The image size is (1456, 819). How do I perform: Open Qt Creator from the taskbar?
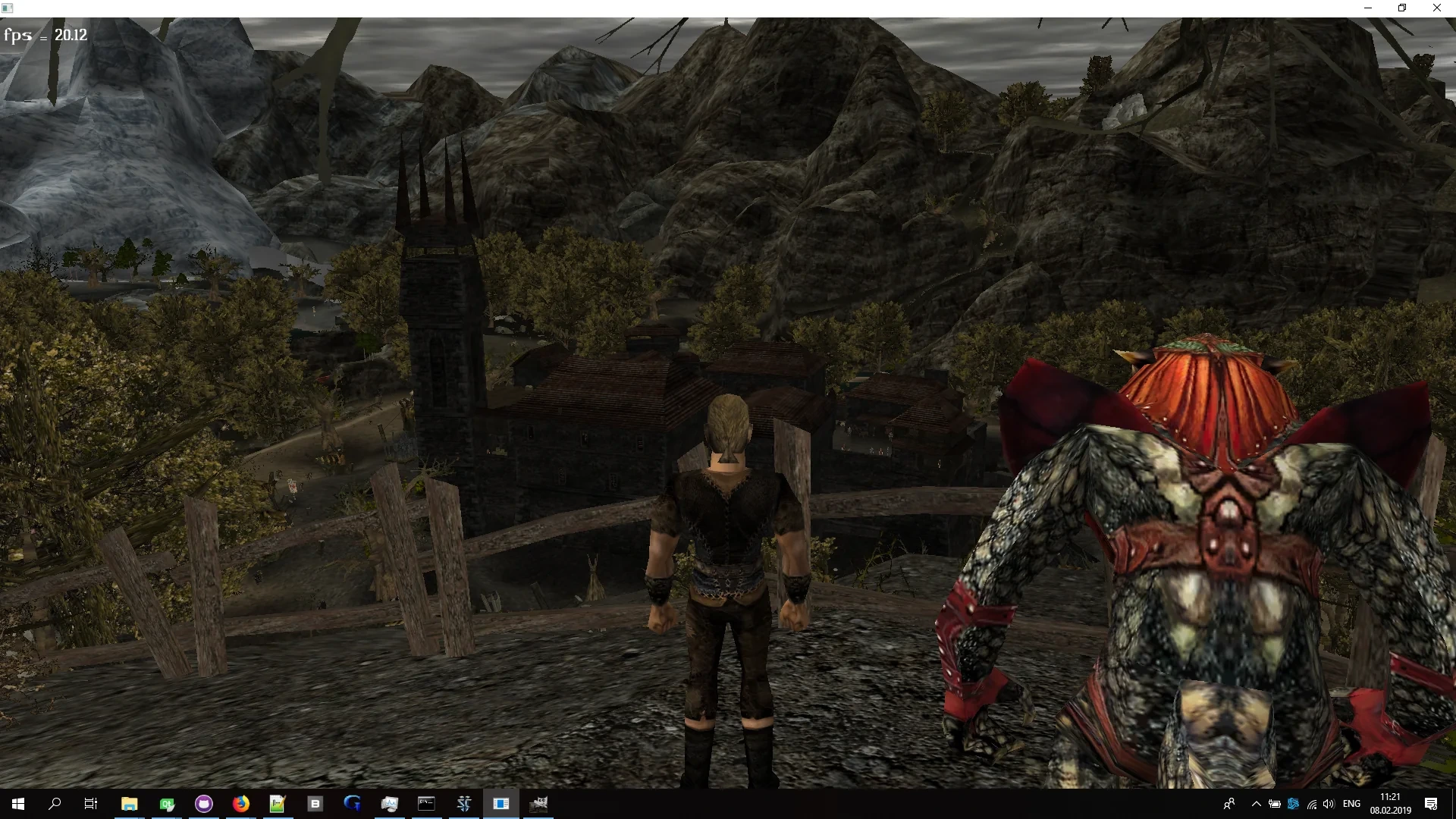(167, 805)
